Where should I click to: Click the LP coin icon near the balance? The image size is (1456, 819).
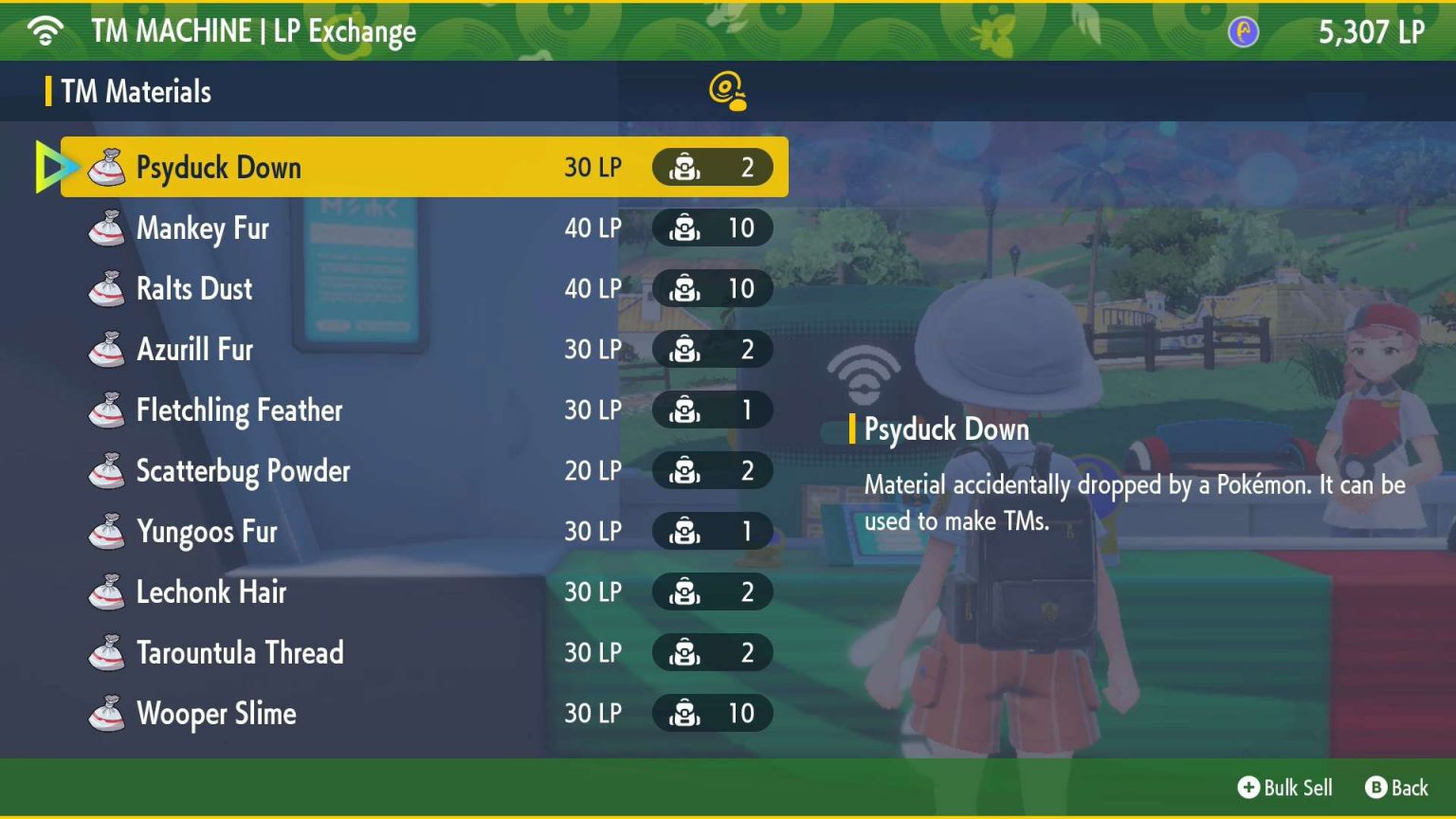[x=1242, y=31]
